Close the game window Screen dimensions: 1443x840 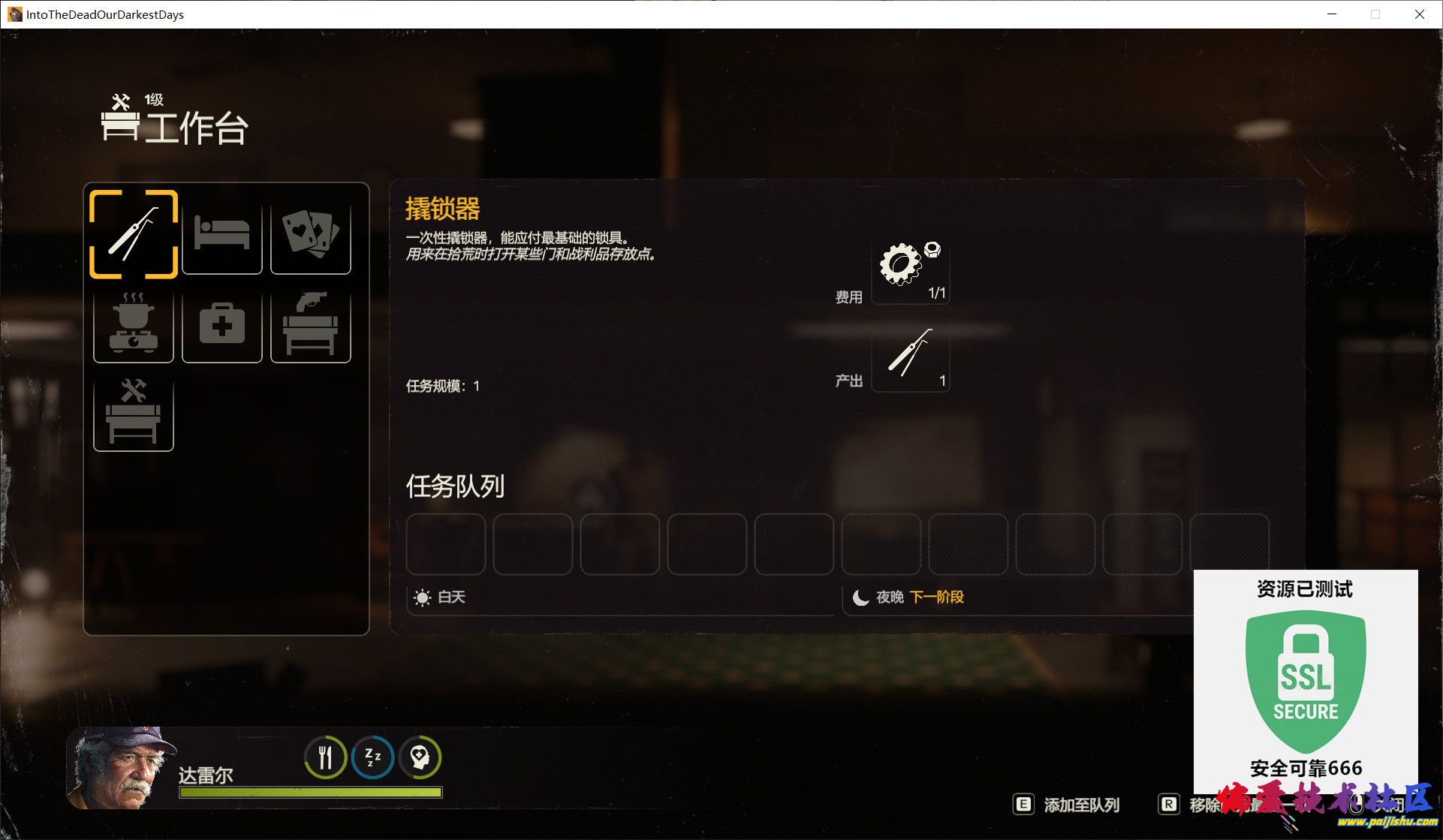[x=1419, y=14]
